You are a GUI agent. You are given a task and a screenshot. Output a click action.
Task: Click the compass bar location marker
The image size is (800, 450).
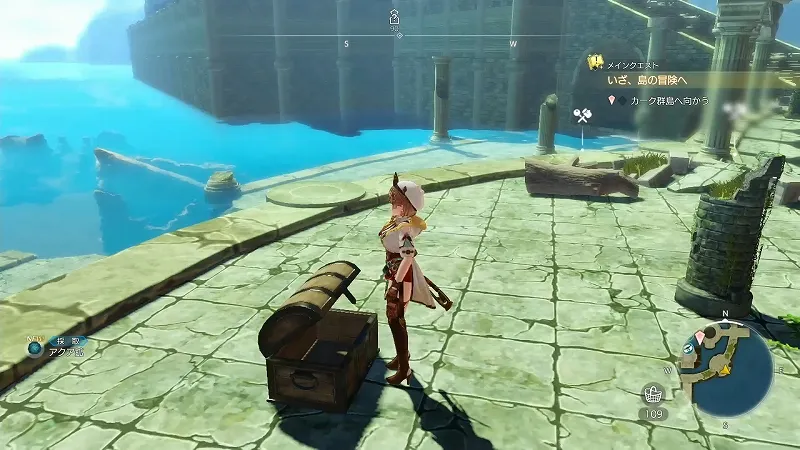click(394, 17)
